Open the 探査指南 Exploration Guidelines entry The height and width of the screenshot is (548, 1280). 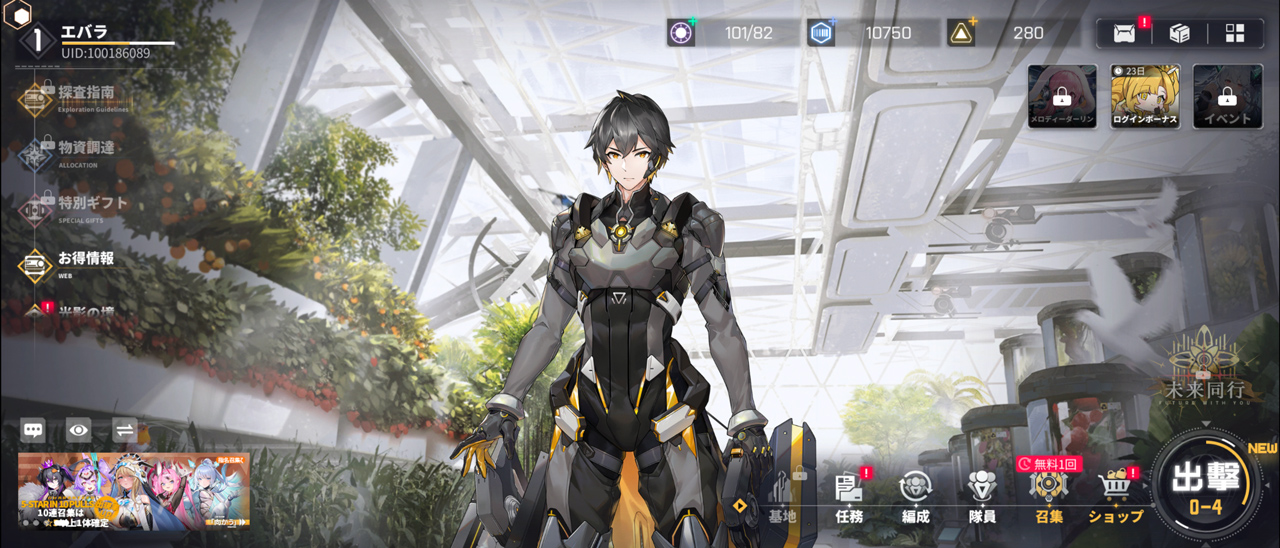coord(70,97)
